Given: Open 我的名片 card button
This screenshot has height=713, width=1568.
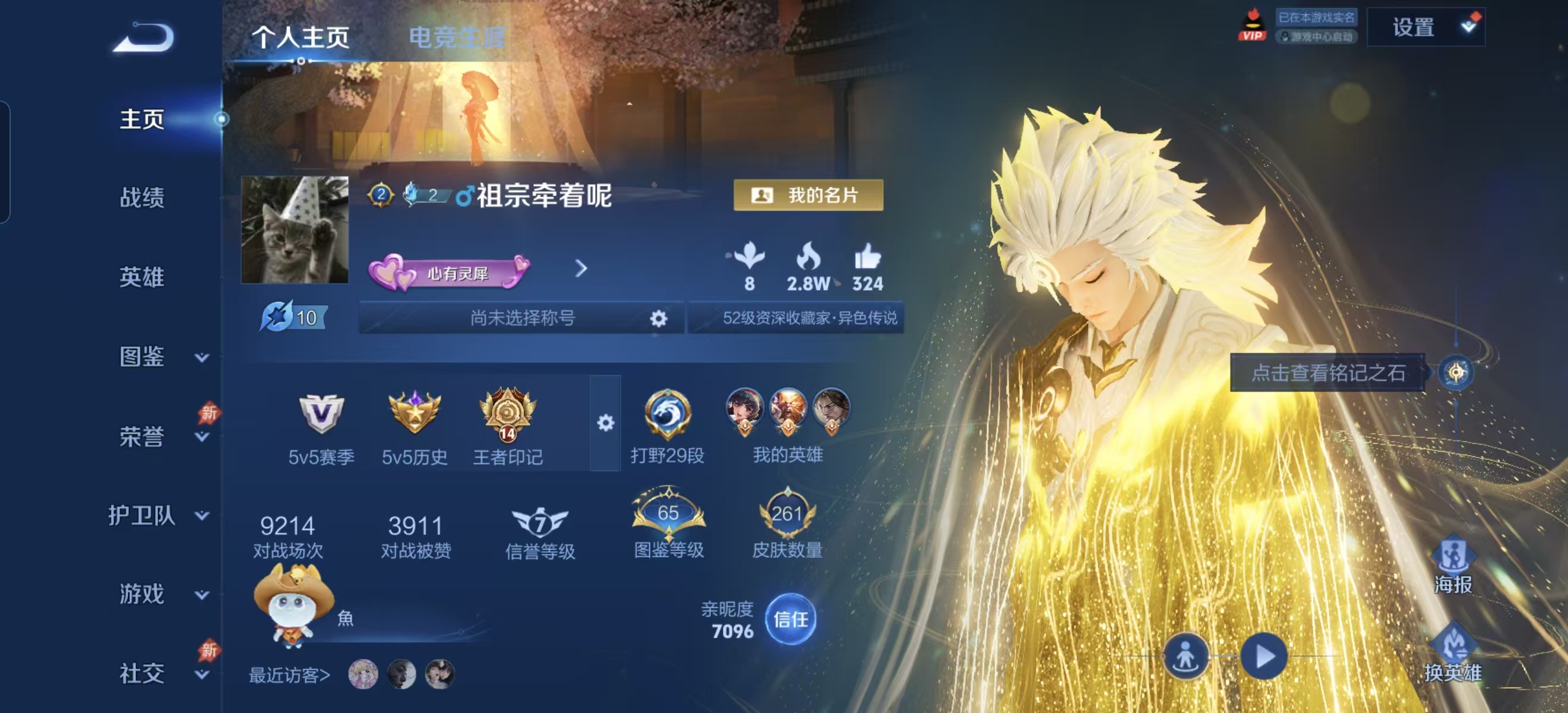Looking at the screenshot, I should pyautogui.click(x=808, y=195).
